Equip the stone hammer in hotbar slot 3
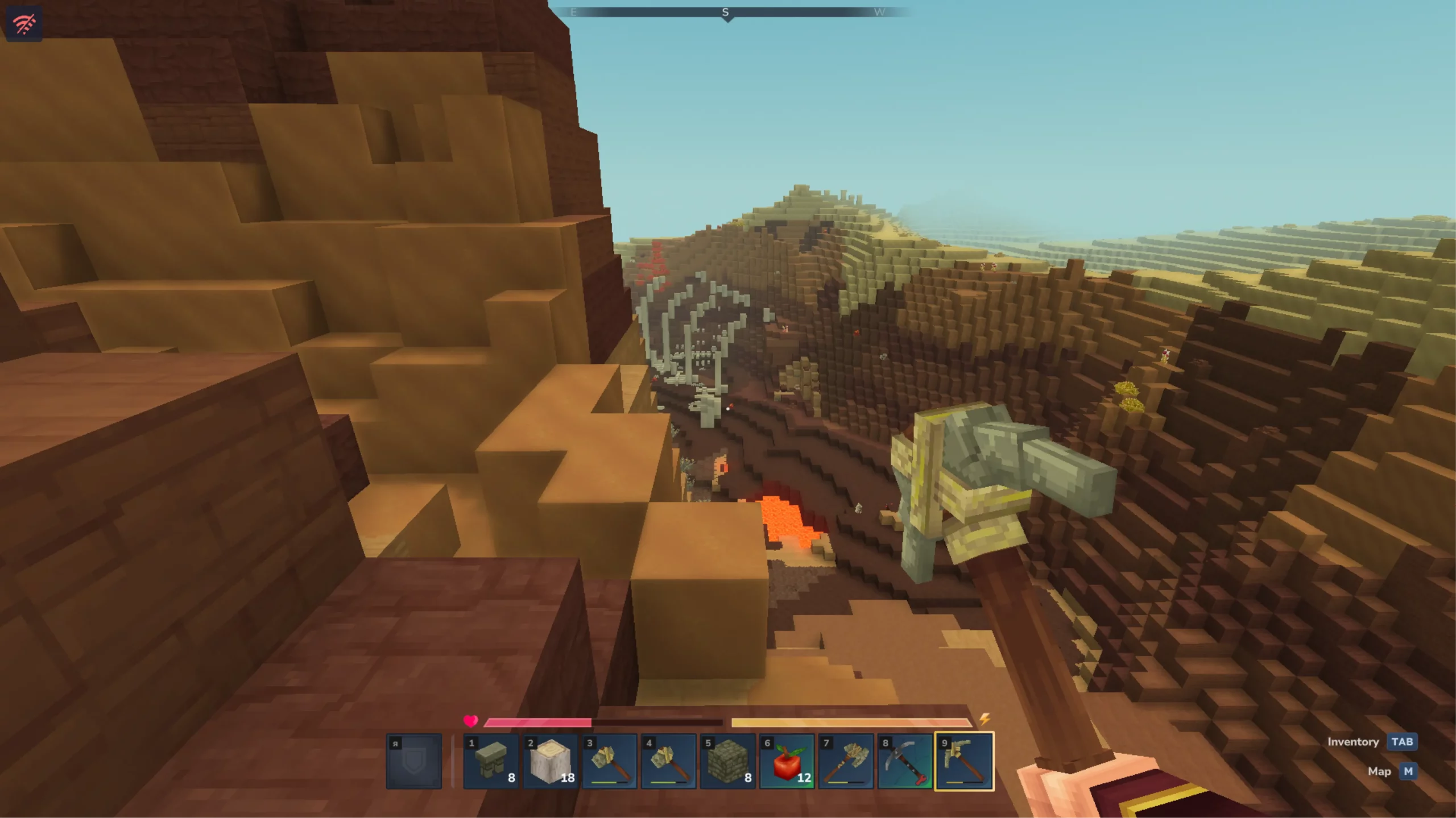 [x=609, y=761]
